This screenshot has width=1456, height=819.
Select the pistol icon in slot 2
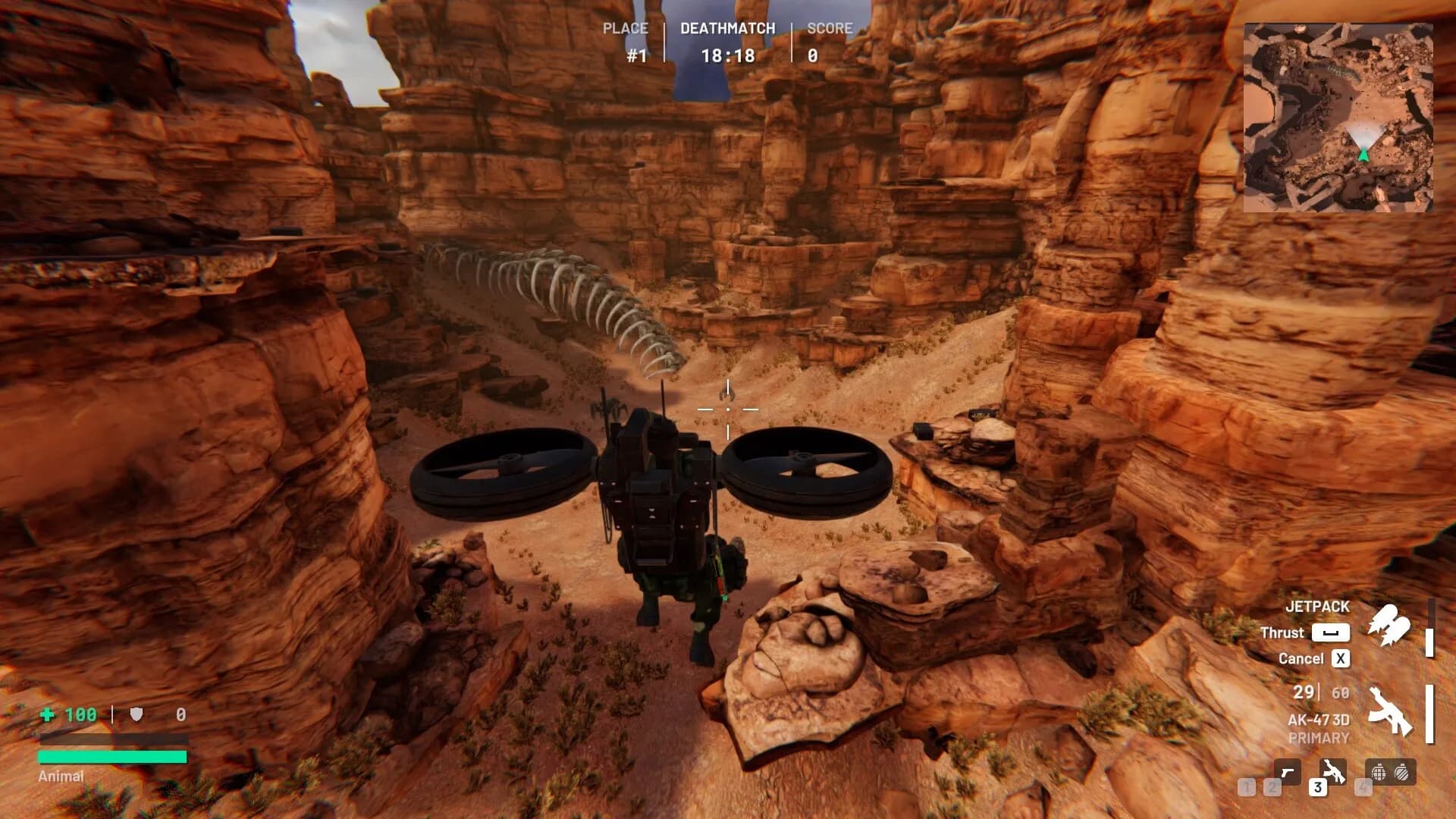[x=1288, y=773]
